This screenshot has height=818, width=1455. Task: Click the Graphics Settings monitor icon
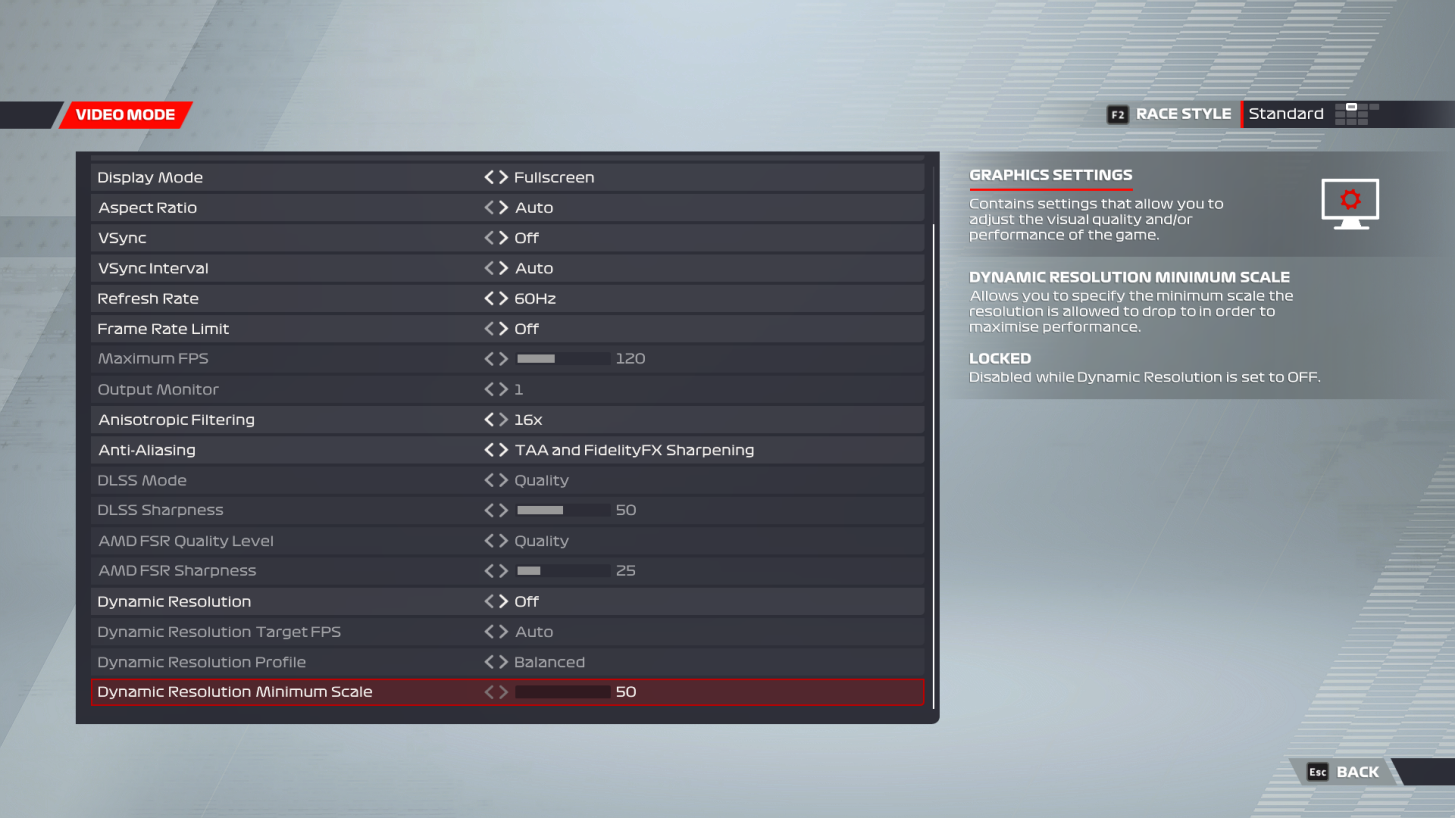(x=1349, y=202)
